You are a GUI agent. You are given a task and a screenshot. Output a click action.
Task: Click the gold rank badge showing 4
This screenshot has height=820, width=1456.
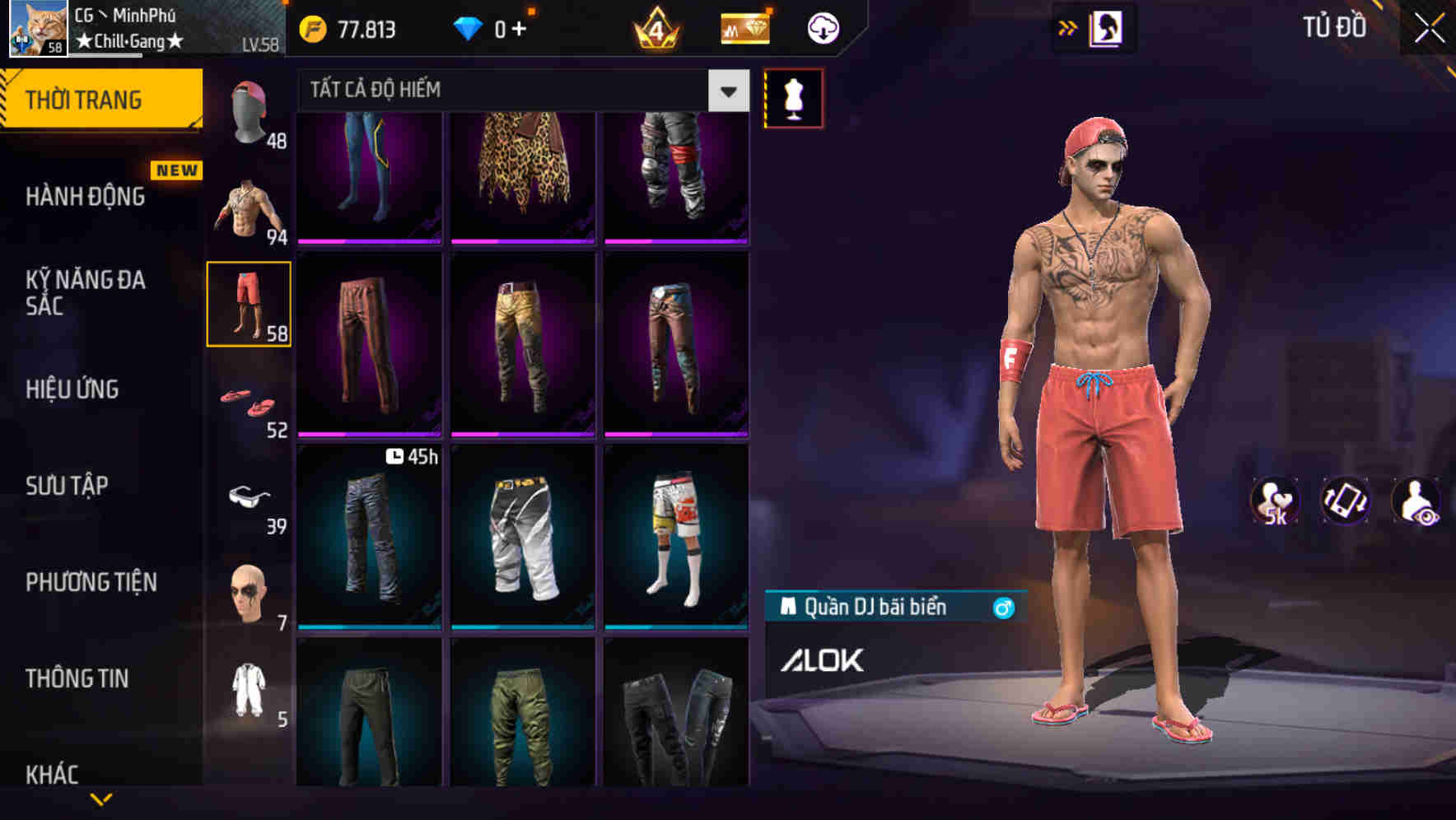coord(656,27)
